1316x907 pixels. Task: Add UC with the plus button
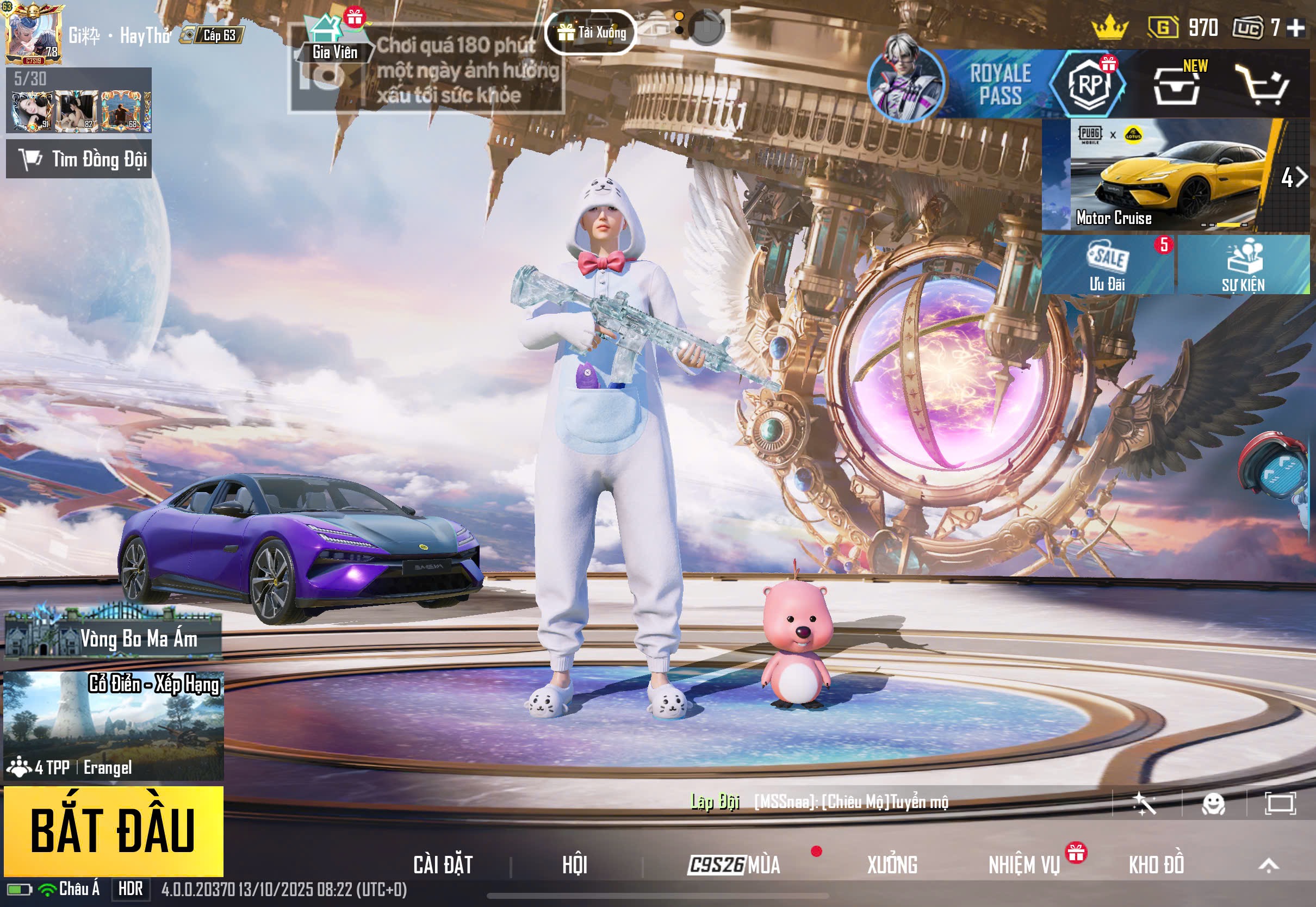pyautogui.click(x=1296, y=27)
